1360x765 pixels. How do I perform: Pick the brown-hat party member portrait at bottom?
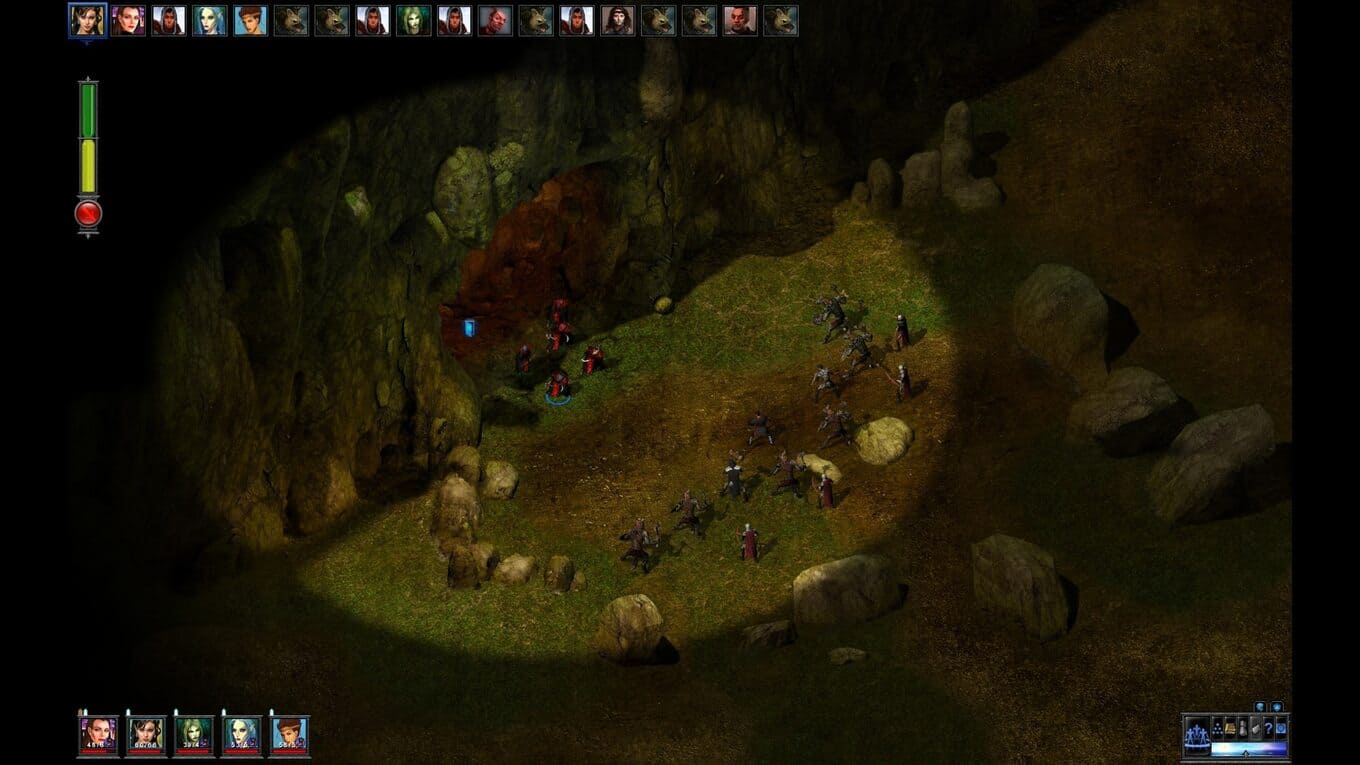click(290, 735)
